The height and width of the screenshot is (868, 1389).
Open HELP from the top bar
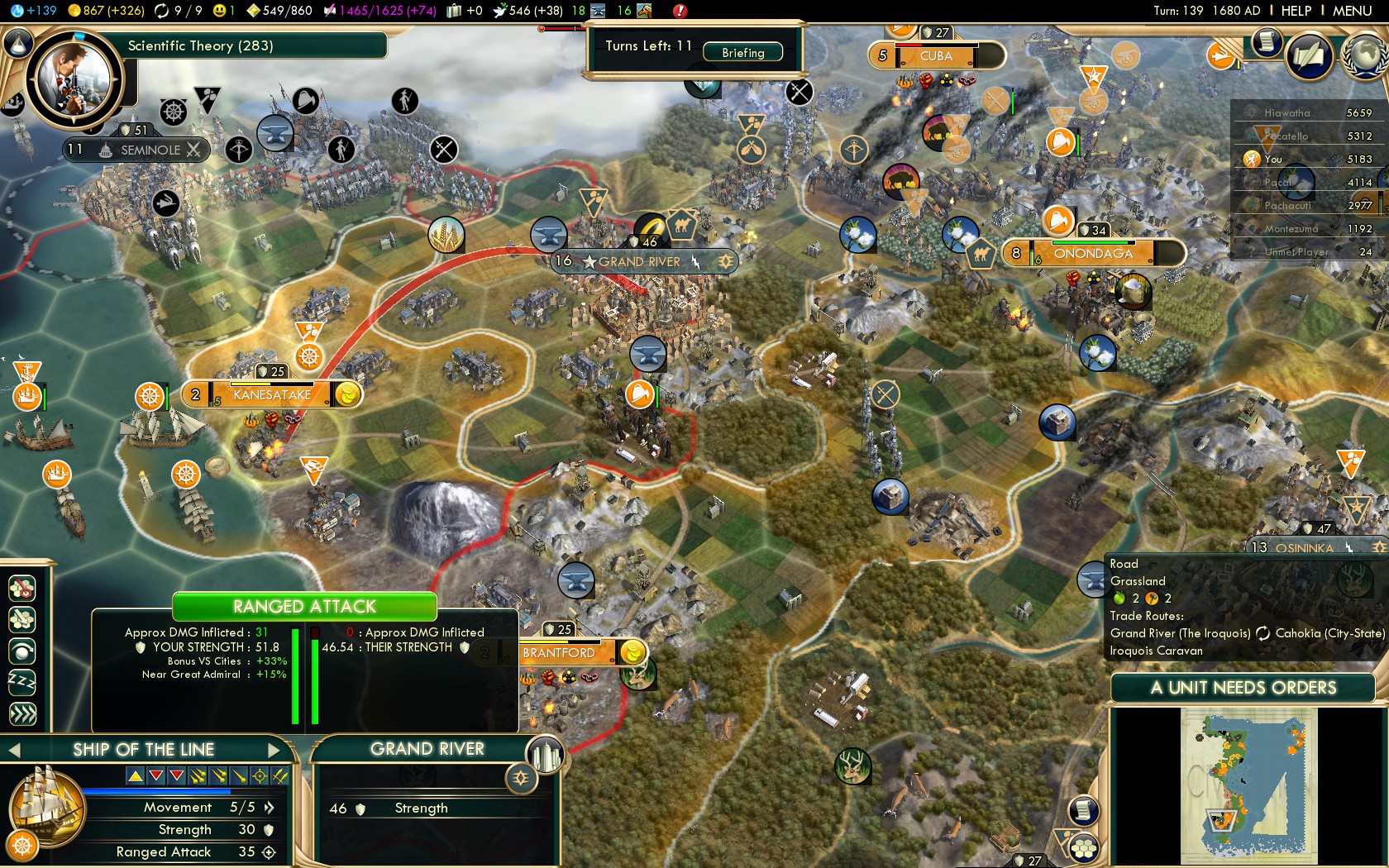pyautogui.click(x=1296, y=11)
